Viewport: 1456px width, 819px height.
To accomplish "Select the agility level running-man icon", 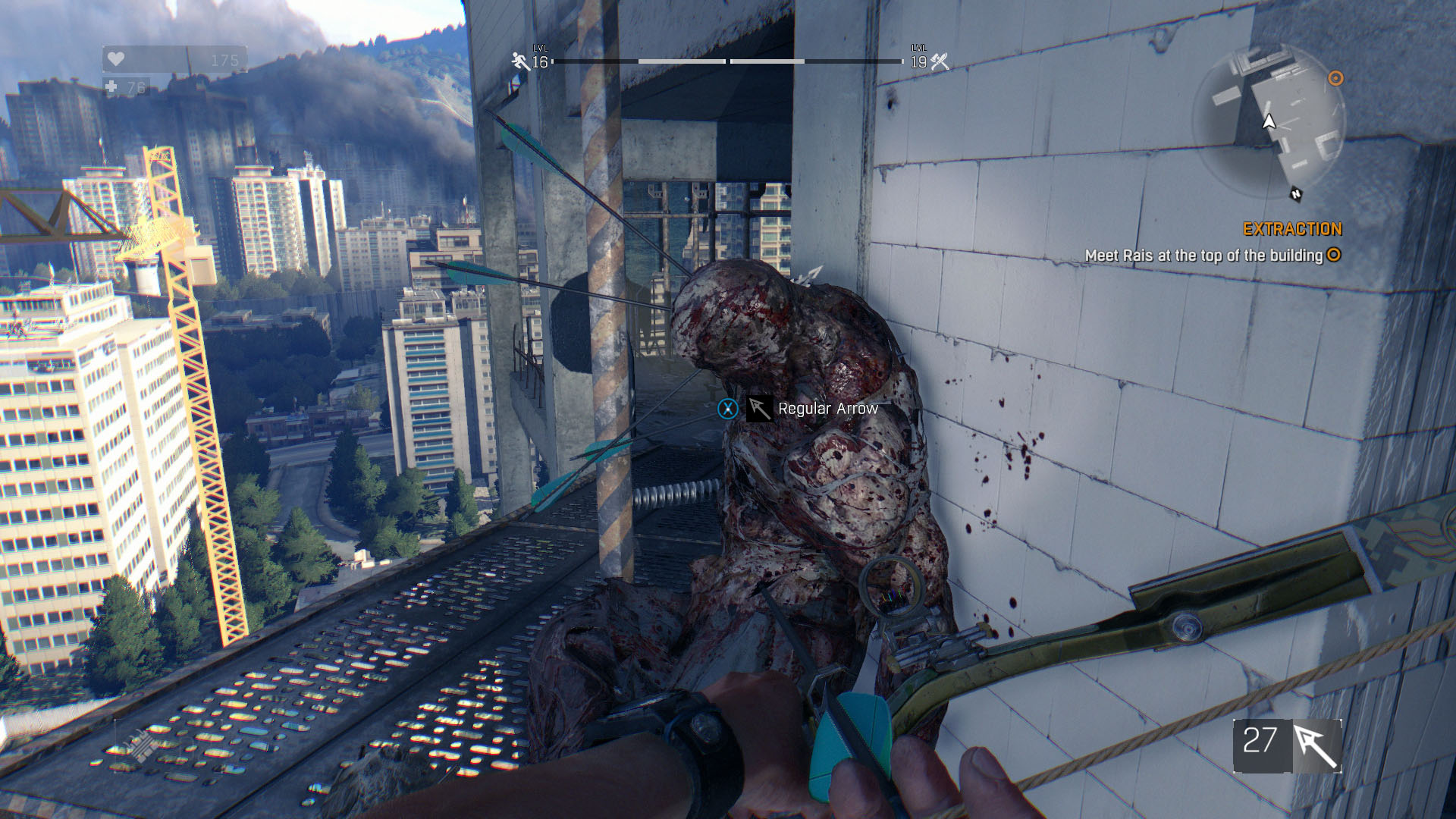I will point(520,61).
